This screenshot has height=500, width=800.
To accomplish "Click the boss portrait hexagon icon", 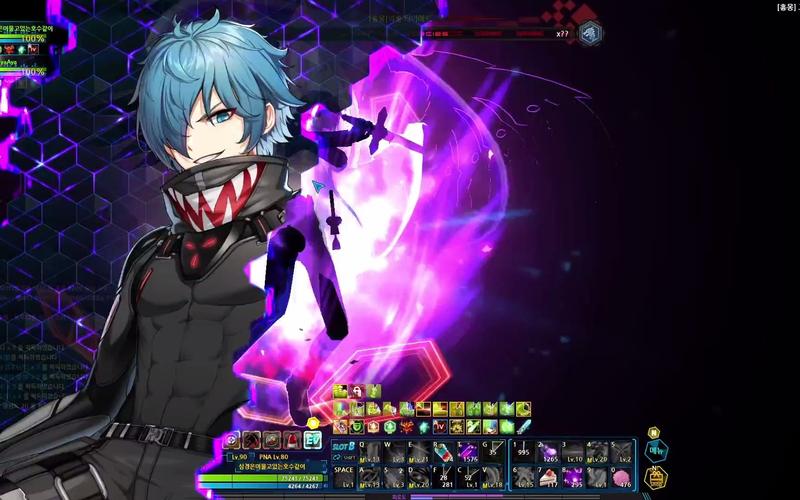I will pos(590,33).
